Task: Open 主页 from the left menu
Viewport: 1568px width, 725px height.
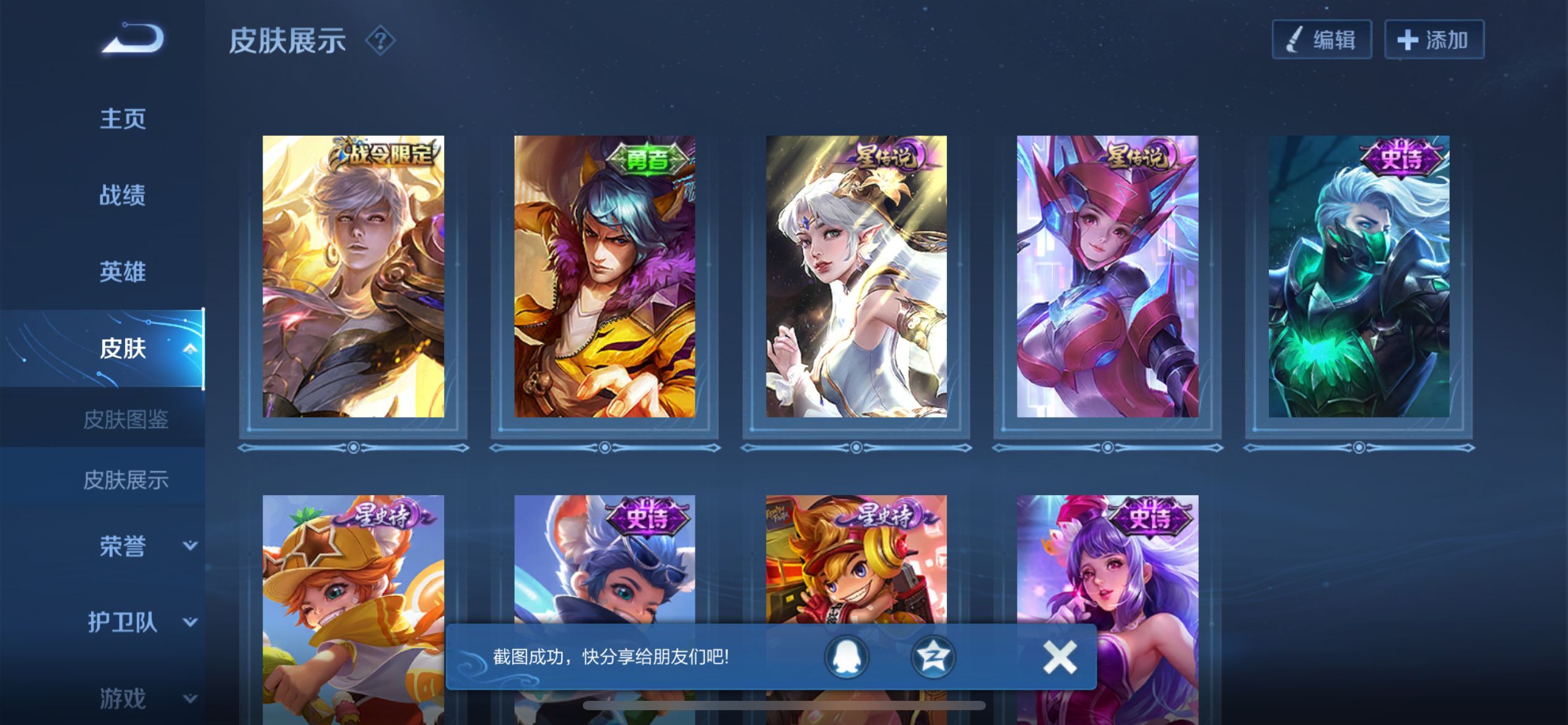Action: coord(122,118)
